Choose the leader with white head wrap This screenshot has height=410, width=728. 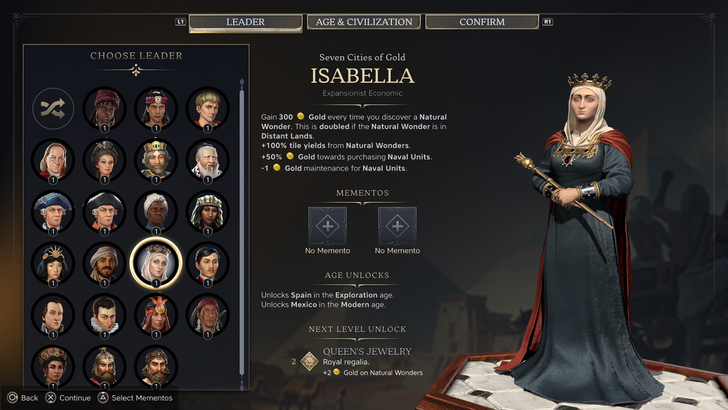(x=156, y=210)
